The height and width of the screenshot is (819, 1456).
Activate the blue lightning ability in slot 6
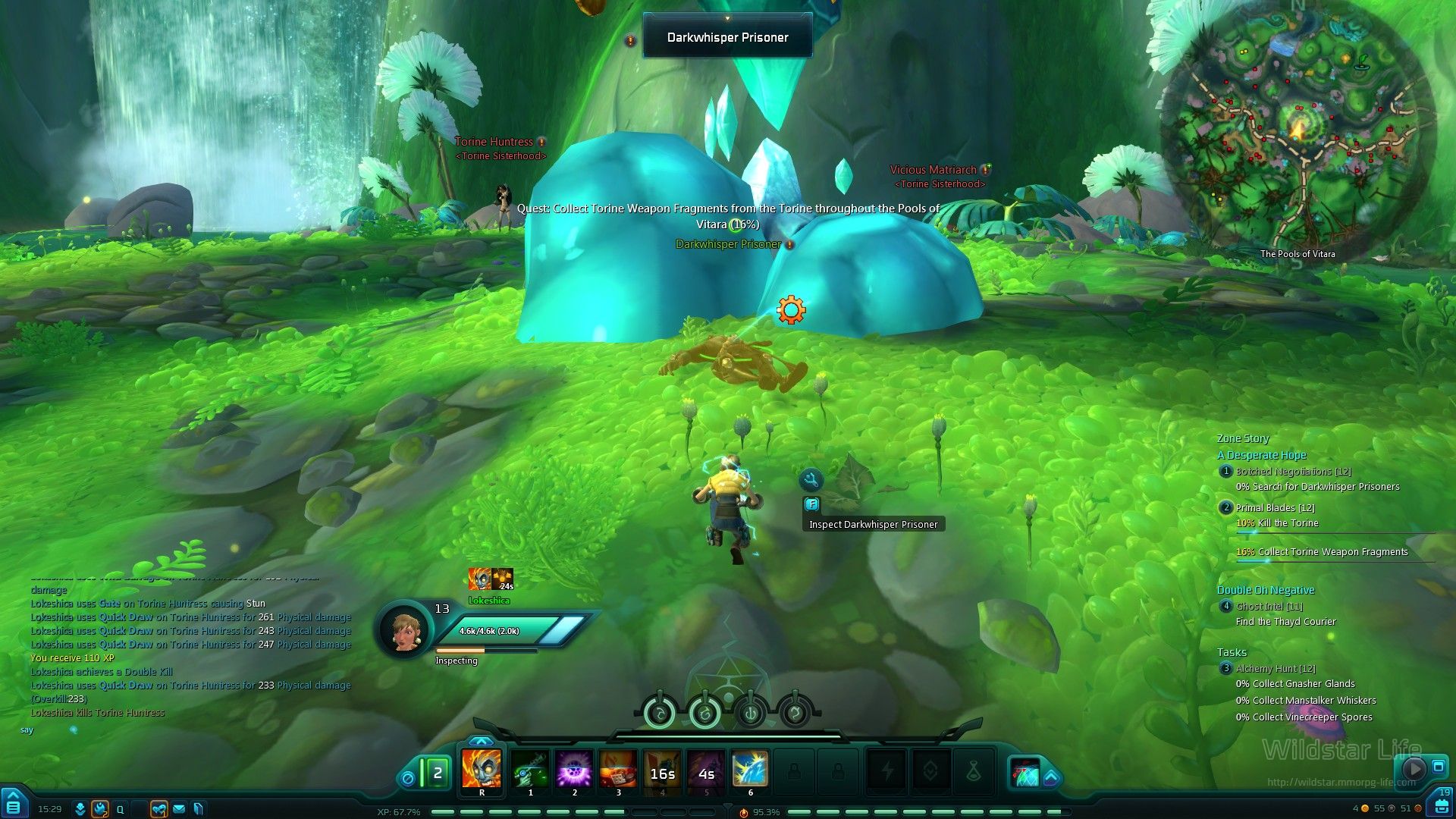(x=750, y=769)
